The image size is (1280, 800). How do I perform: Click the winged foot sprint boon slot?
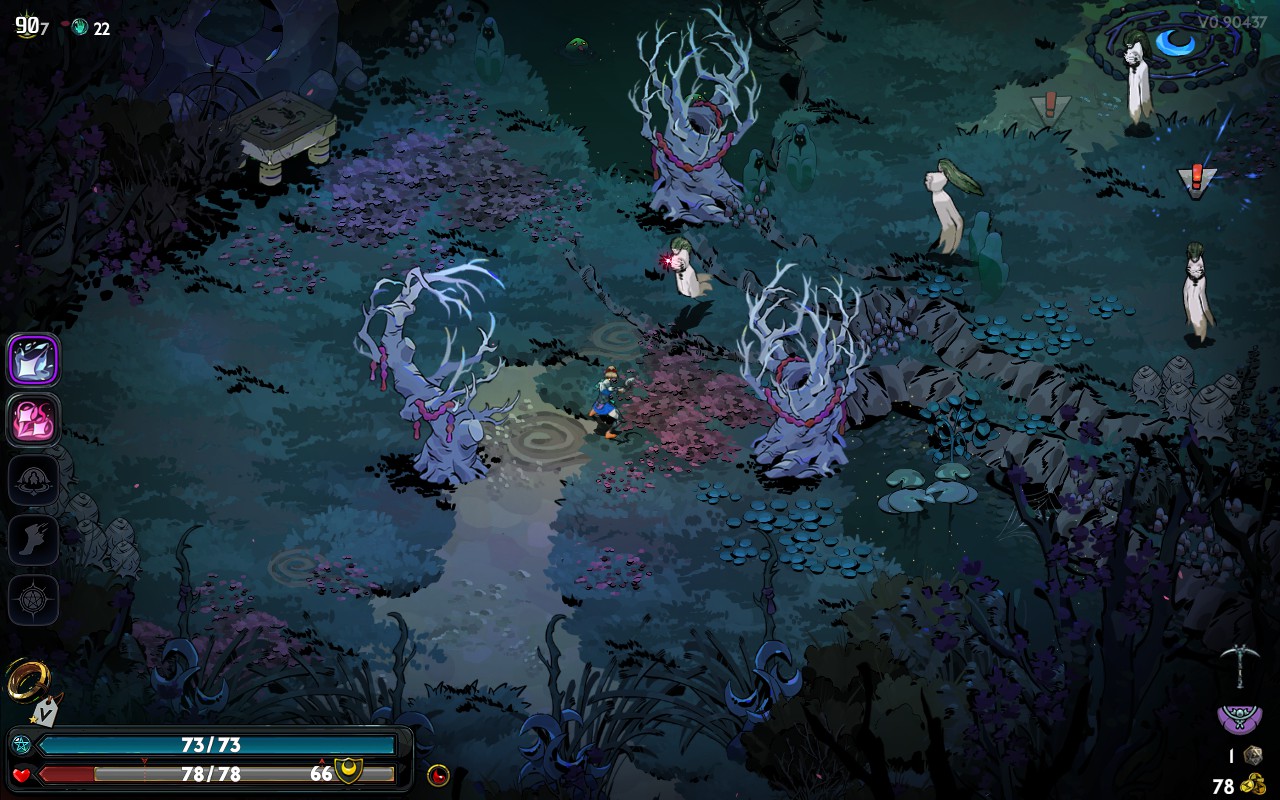point(34,540)
